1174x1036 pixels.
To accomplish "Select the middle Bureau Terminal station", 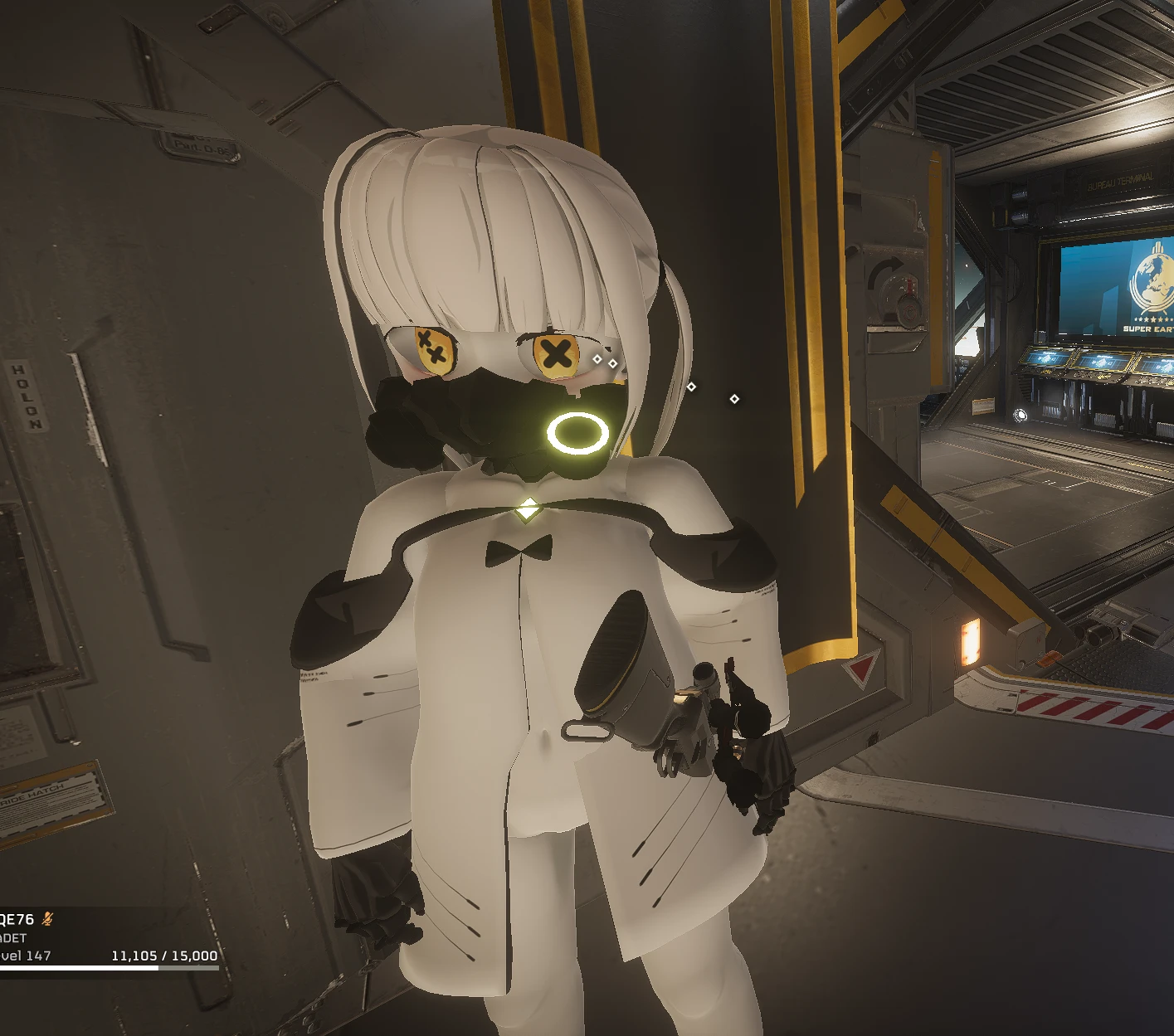I will (x=1100, y=362).
